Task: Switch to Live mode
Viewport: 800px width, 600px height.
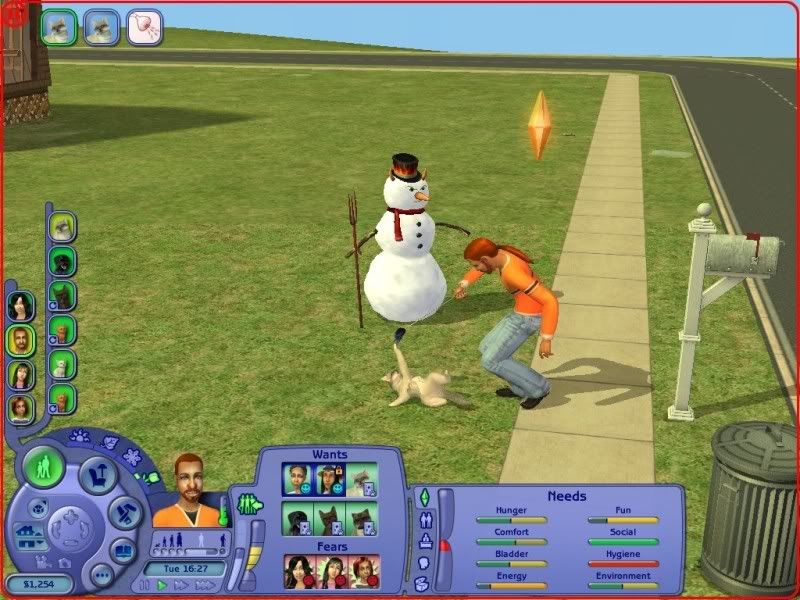Action: click(x=44, y=466)
